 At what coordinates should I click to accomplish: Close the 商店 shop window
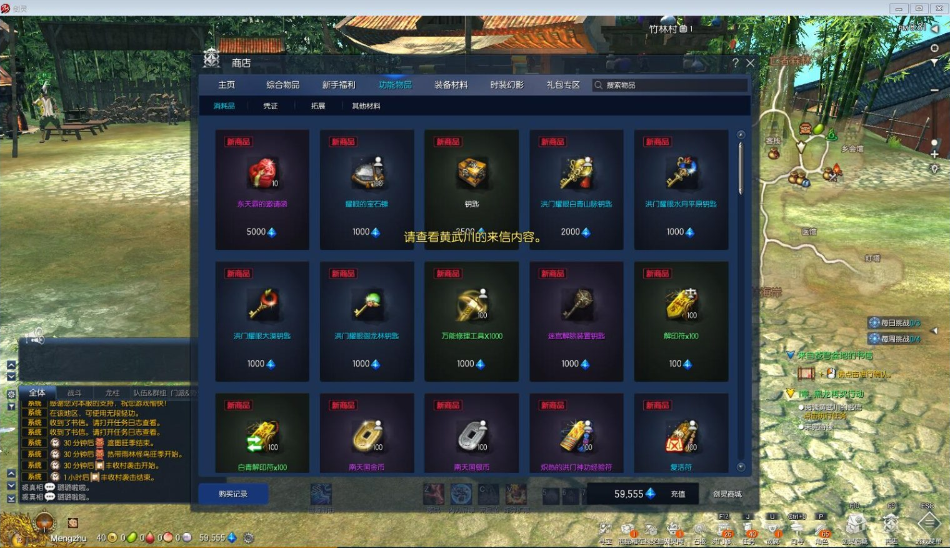pyautogui.click(x=749, y=62)
